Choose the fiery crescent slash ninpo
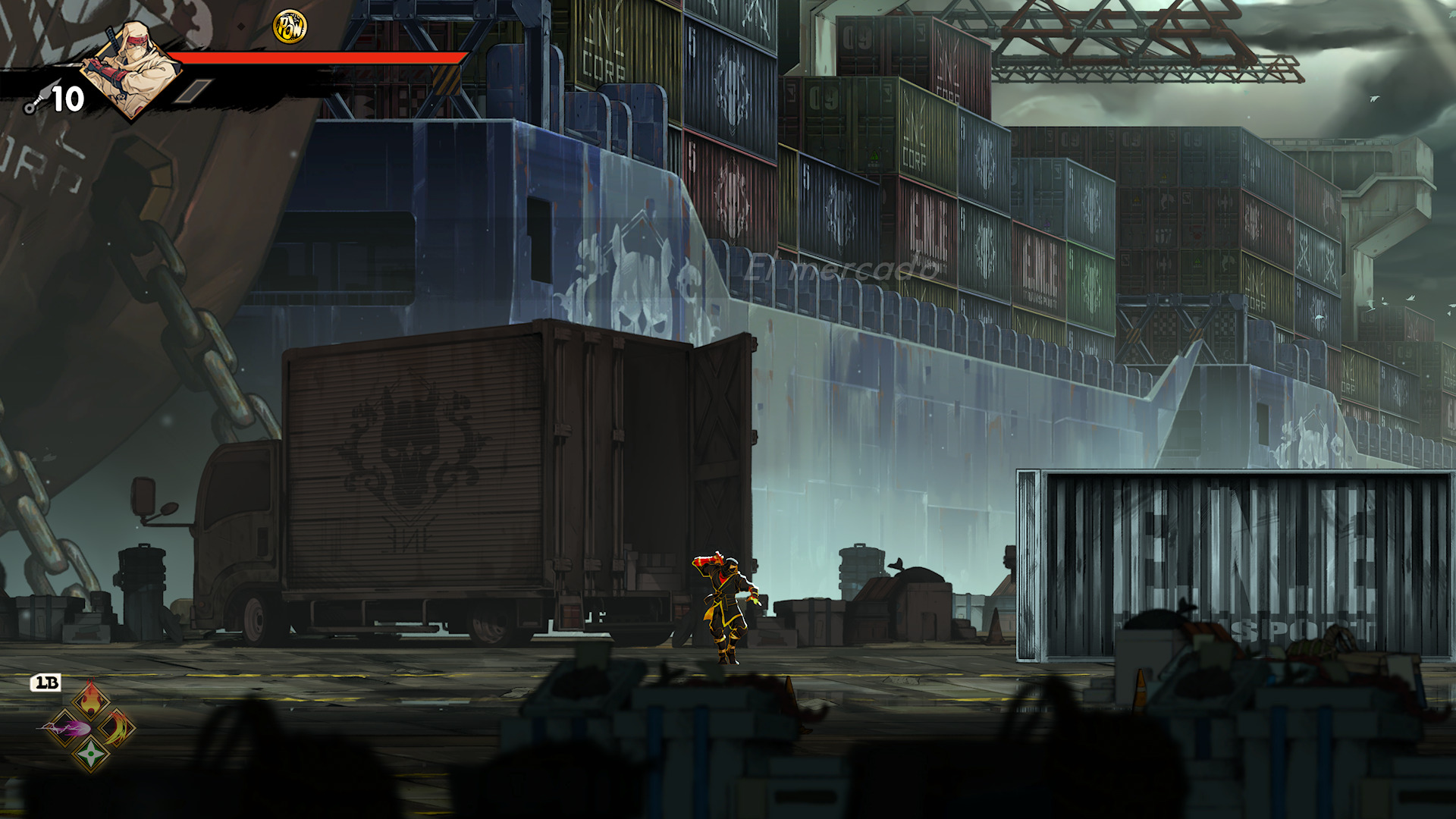This screenshot has height=819, width=1456. click(x=116, y=729)
